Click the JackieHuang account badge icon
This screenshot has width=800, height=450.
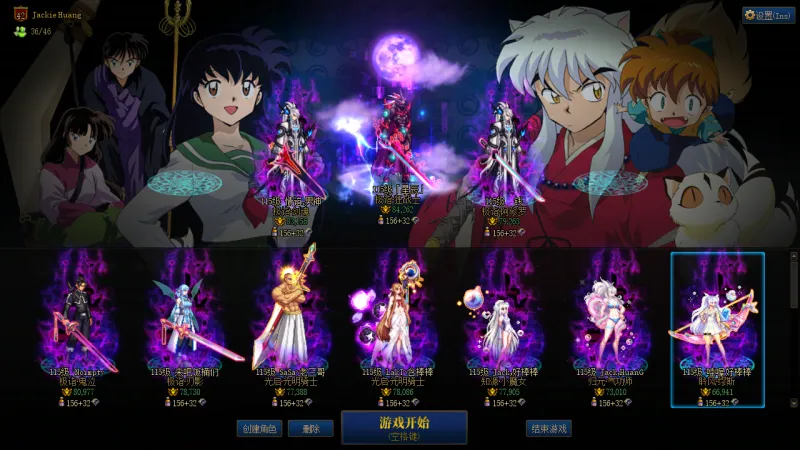pos(19,15)
